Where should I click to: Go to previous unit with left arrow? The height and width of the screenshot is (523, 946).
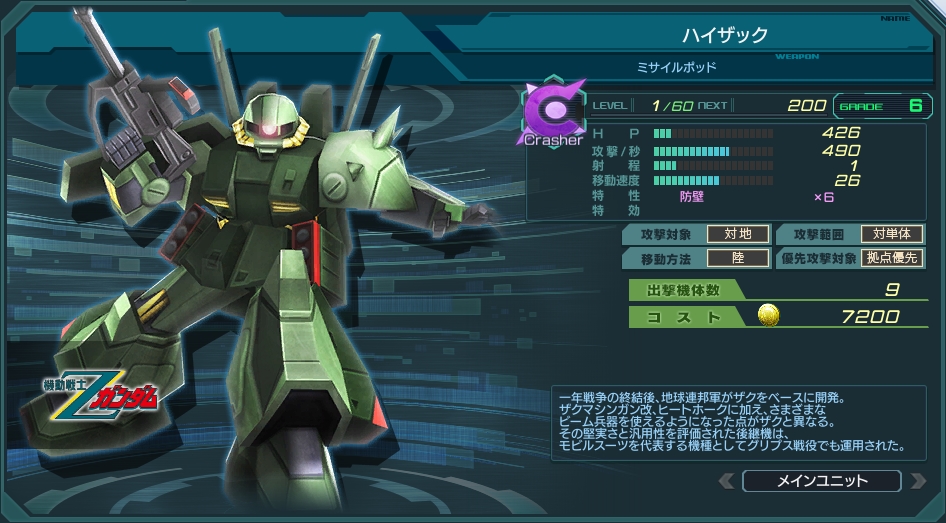click(x=726, y=481)
